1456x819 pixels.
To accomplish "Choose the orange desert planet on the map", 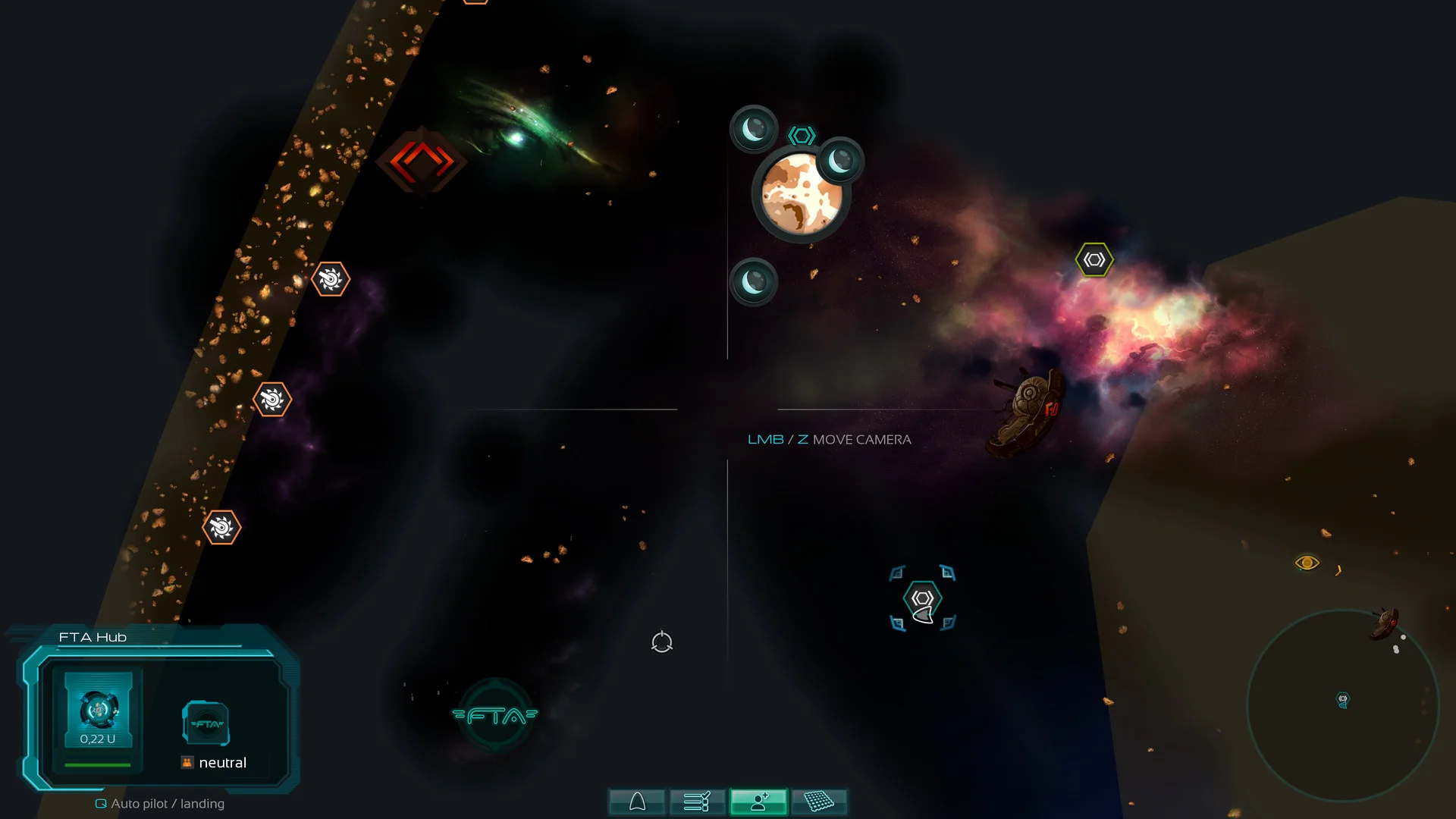I will click(801, 194).
